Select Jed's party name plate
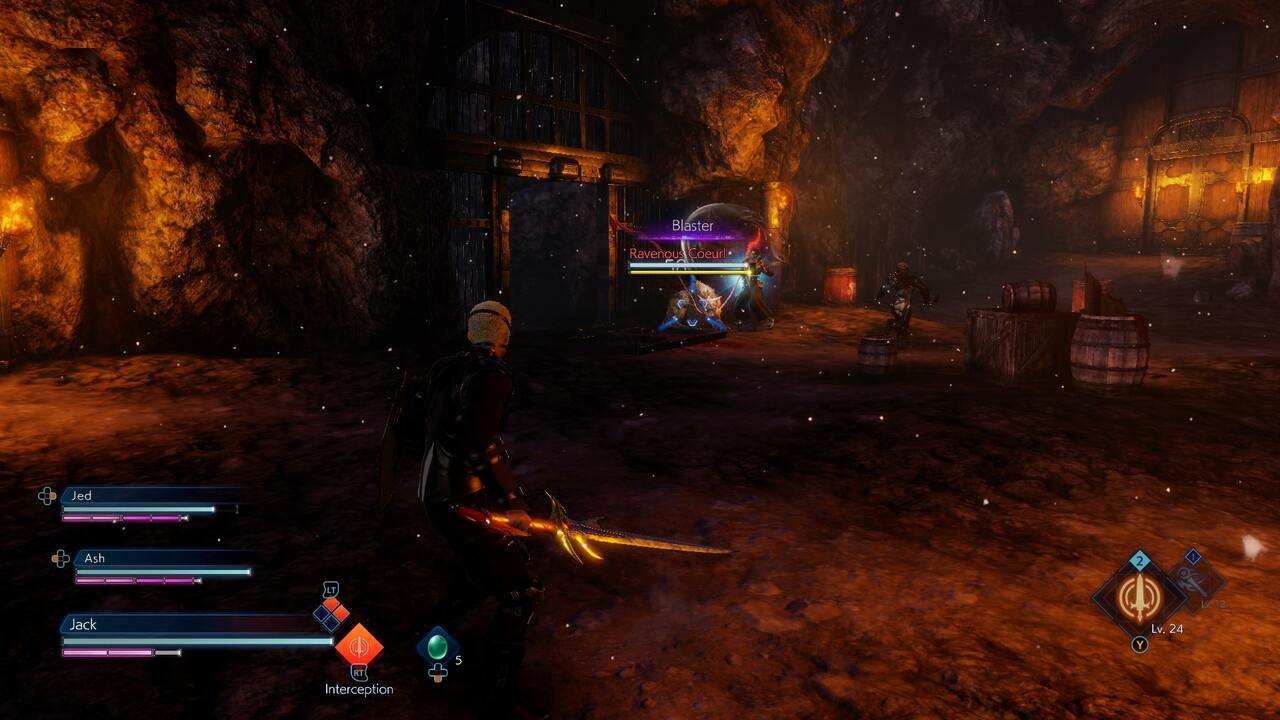This screenshot has height=720, width=1280. [150, 496]
